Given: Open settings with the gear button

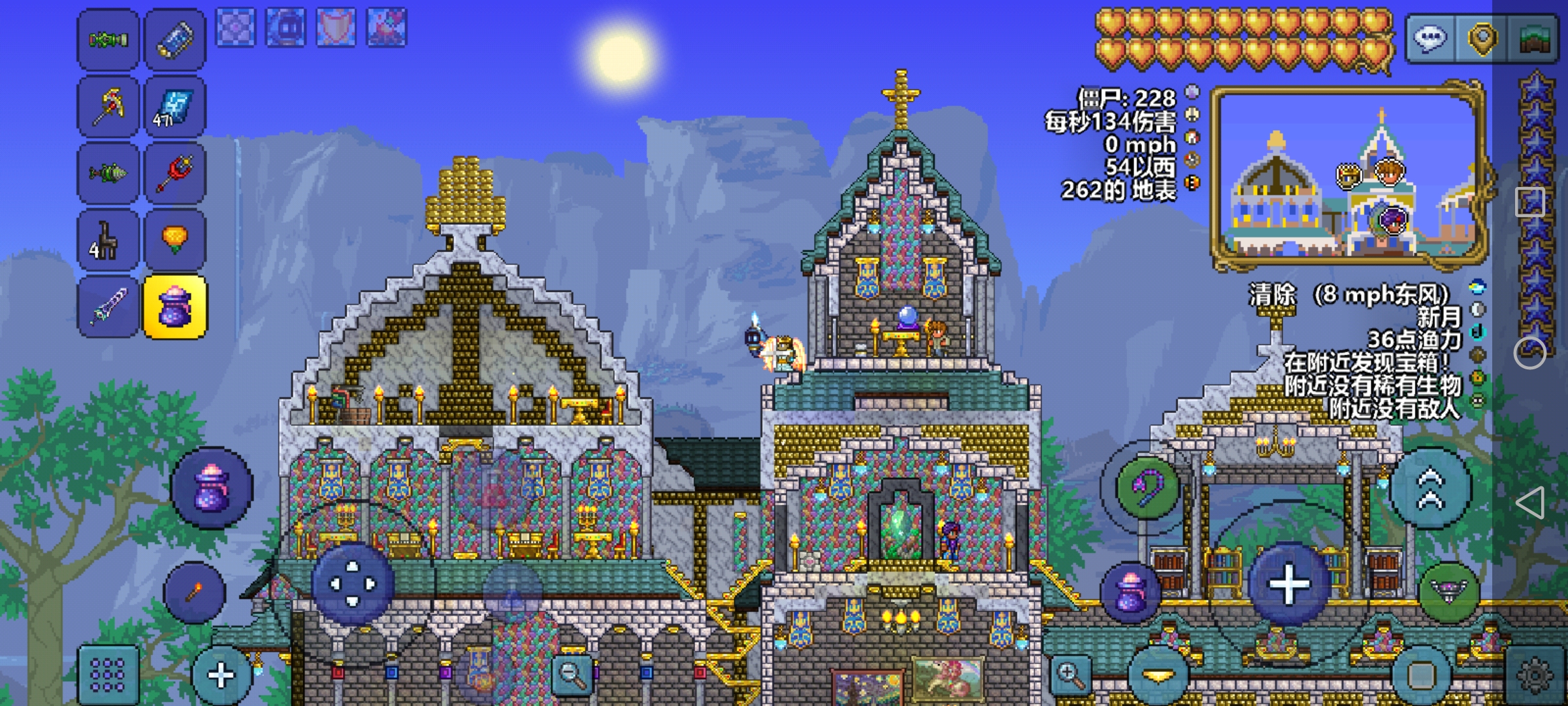Looking at the screenshot, I should 1535,676.
